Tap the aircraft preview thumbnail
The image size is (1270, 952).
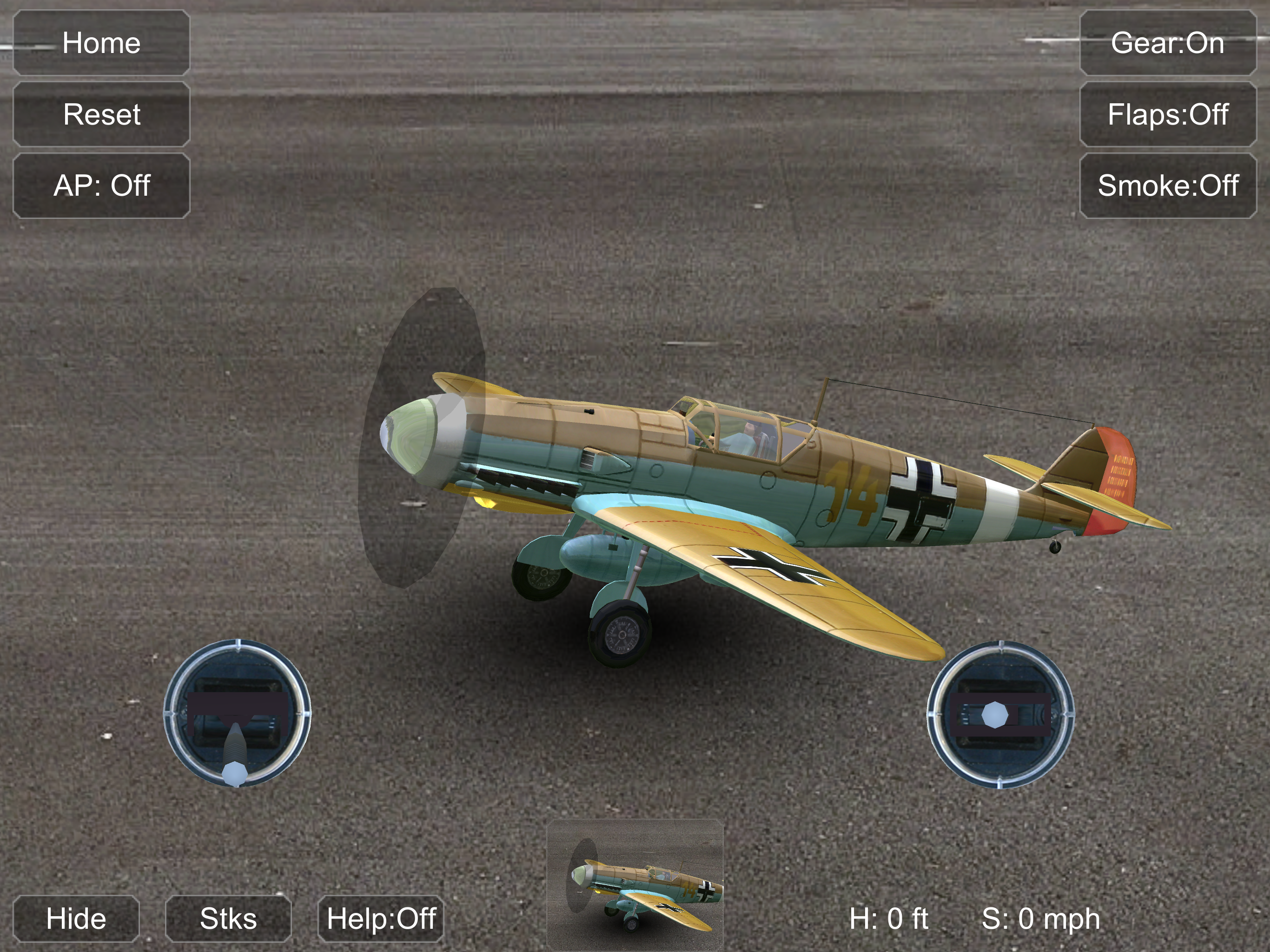click(x=635, y=884)
